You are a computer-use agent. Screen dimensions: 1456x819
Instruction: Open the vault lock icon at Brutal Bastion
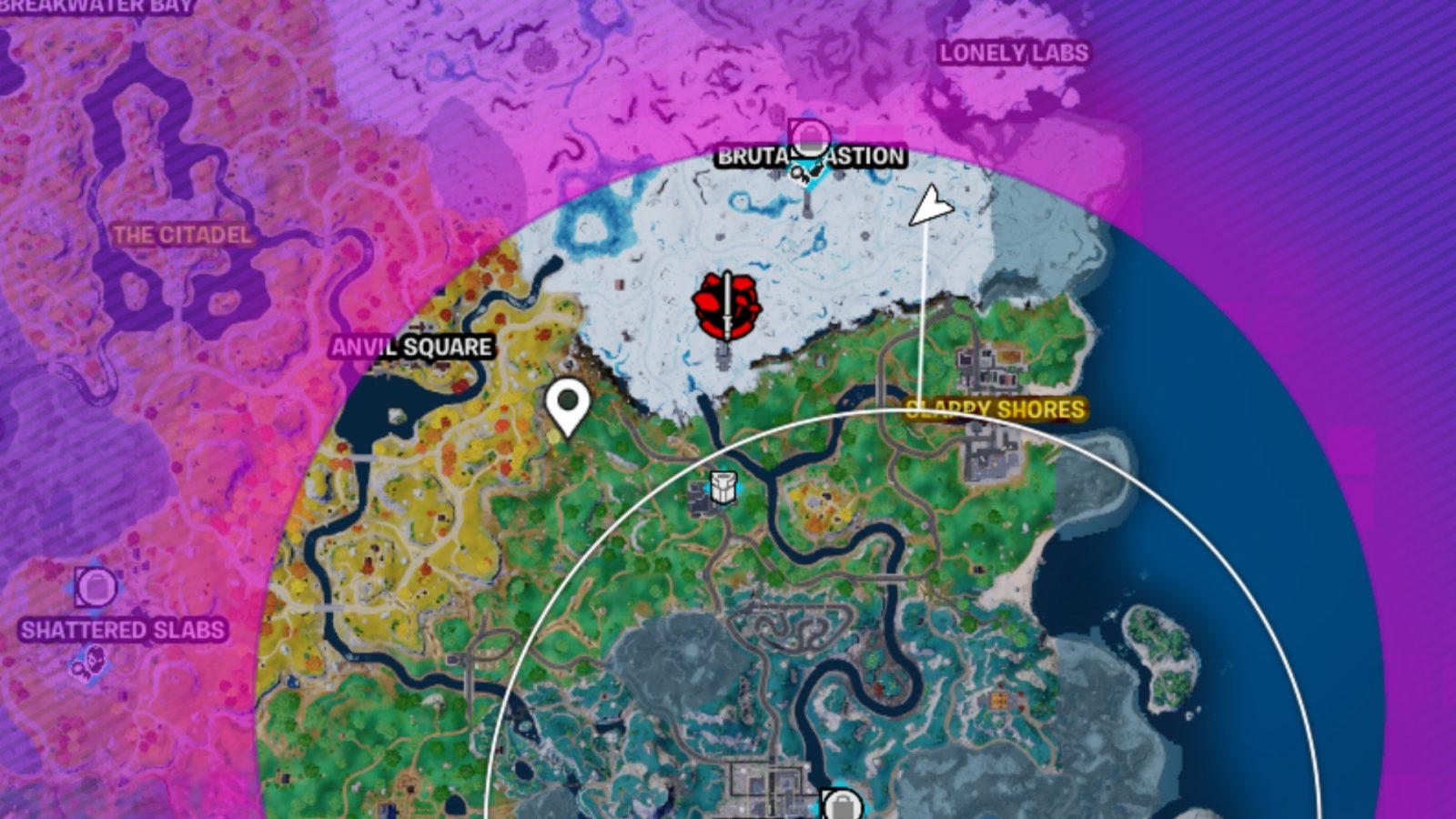tap(810, 138)
